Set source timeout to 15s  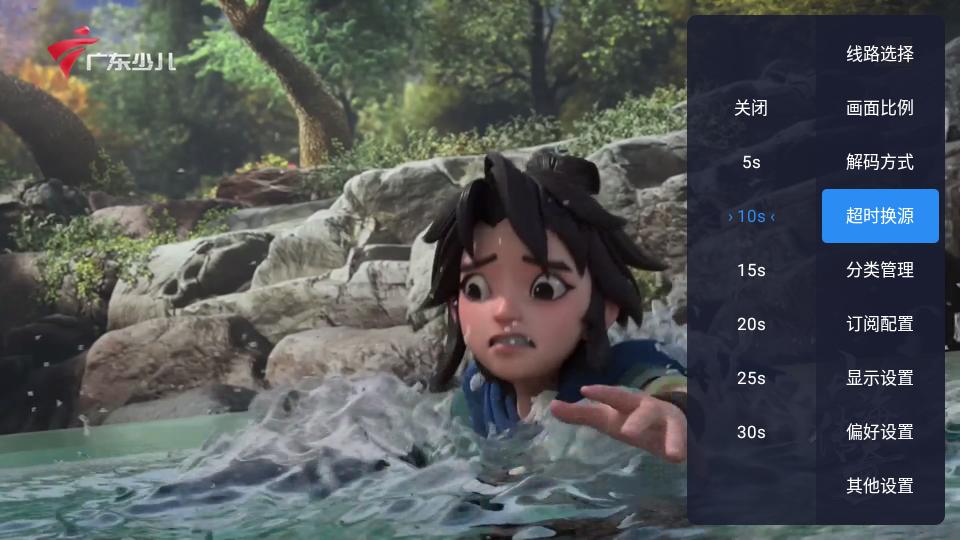pos(751,270)
